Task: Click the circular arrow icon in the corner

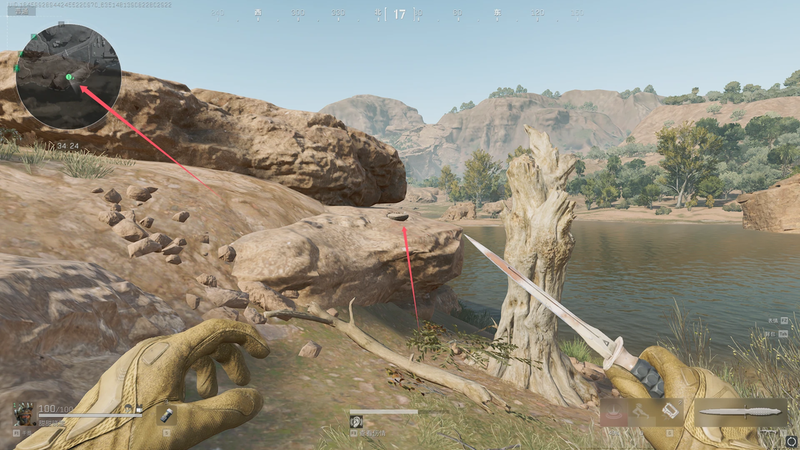Action: click(790, 440)
